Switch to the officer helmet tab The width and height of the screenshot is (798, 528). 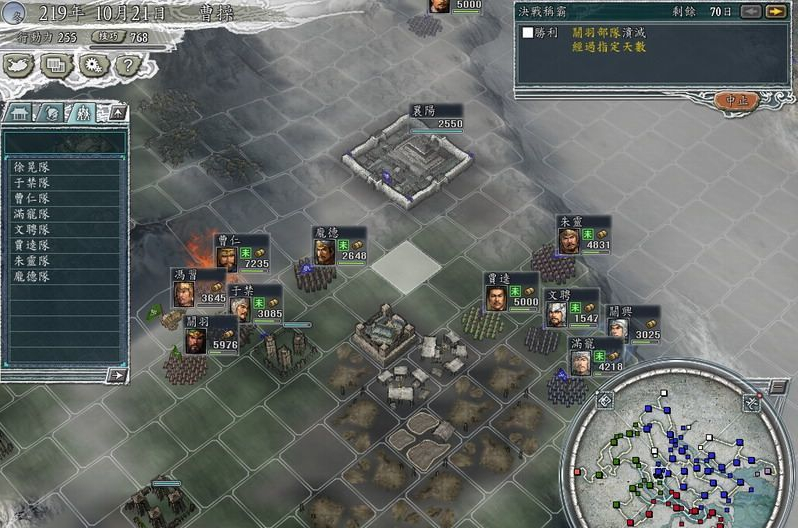[x=52, y=112]
